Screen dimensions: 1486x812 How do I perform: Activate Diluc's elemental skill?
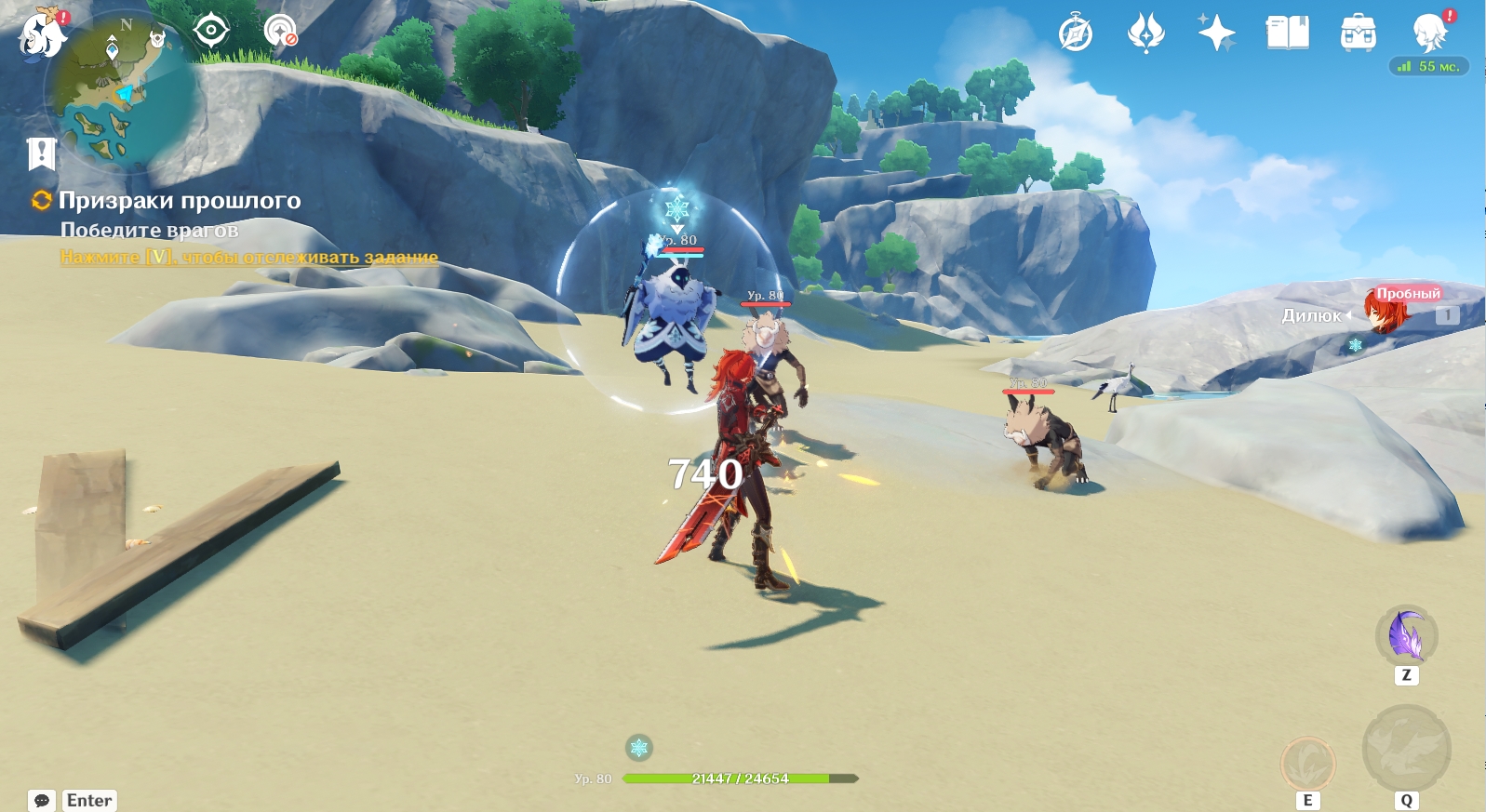1308,765
